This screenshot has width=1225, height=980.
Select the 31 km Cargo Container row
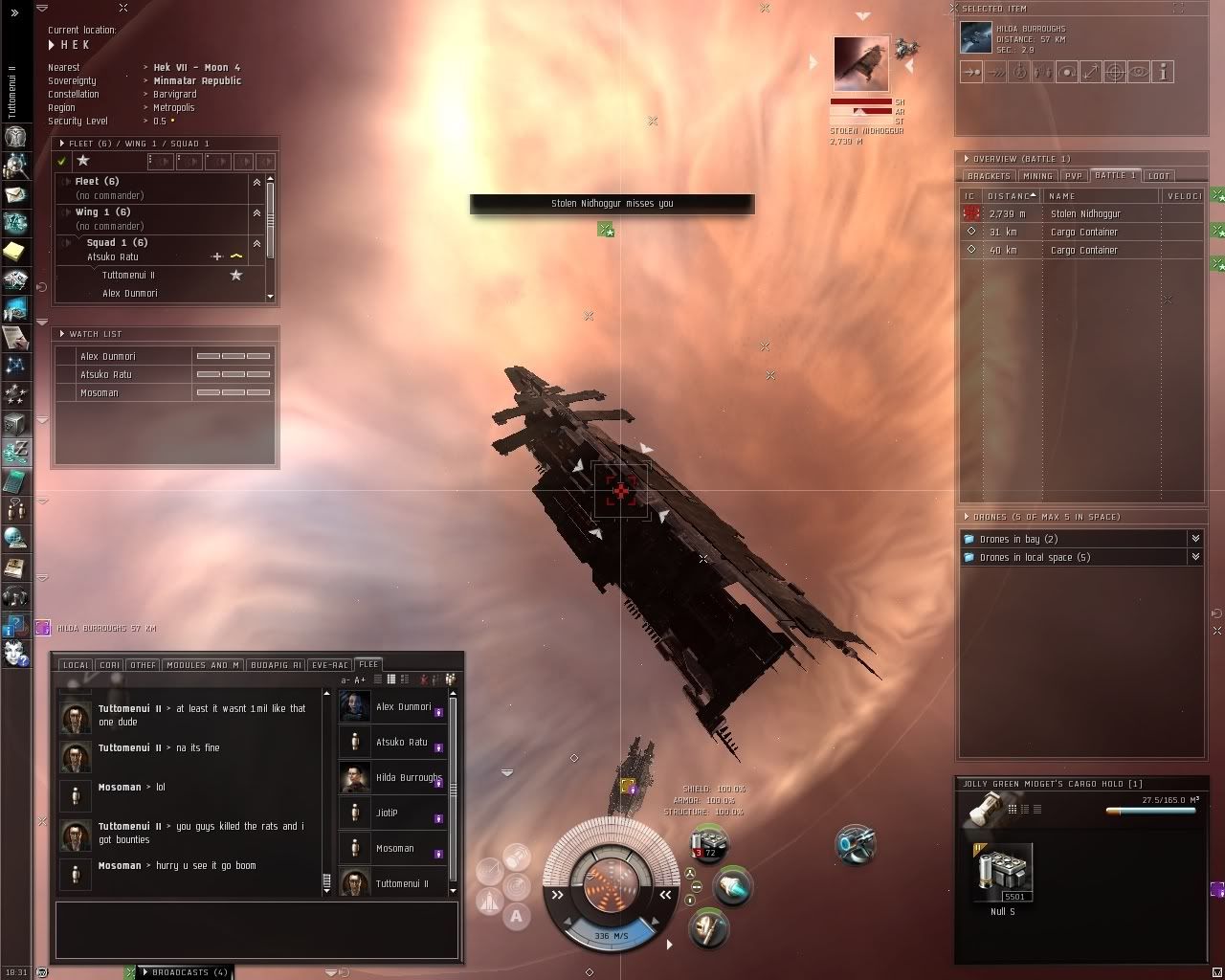pos(1083,233)
